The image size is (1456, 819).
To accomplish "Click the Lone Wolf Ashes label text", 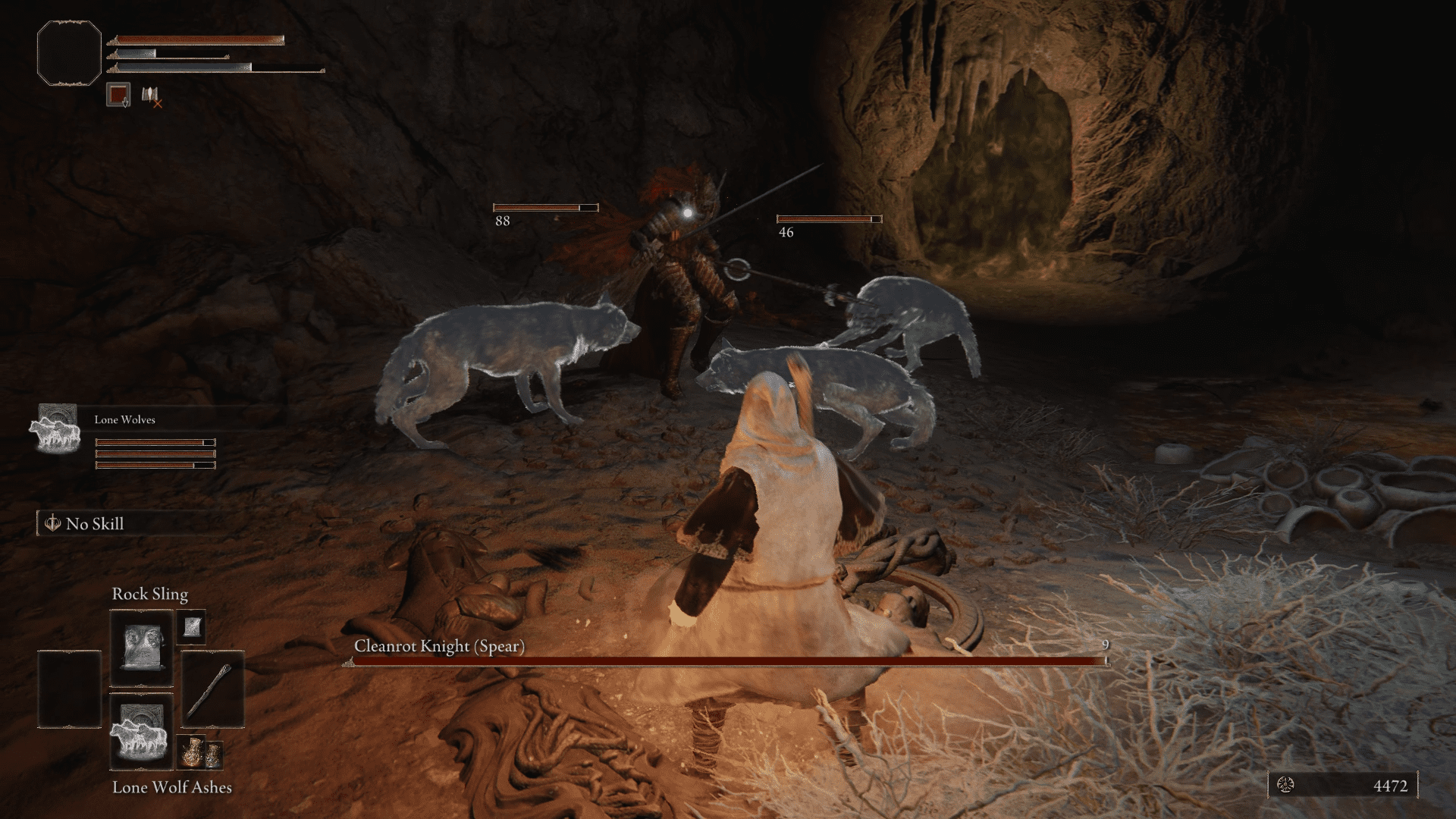I will (172, 789).
